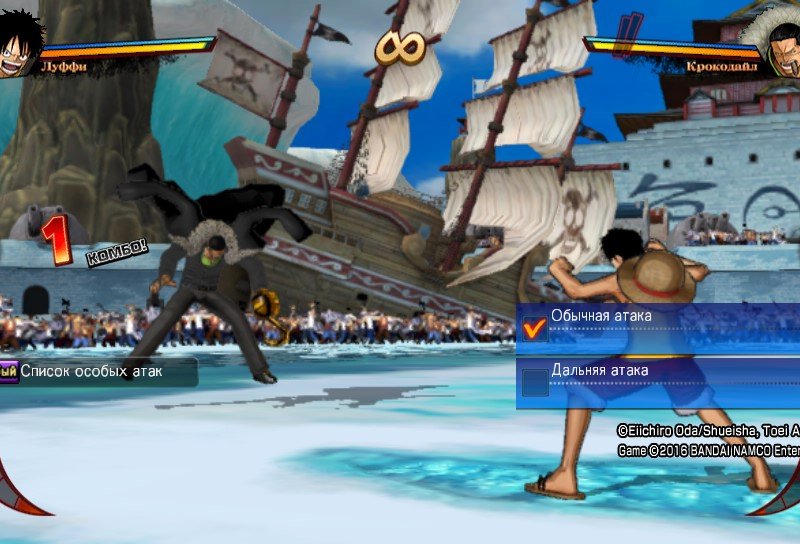Screen dimensions: 800x544
Task: Open Список особых атак
Action: (92, 372)
